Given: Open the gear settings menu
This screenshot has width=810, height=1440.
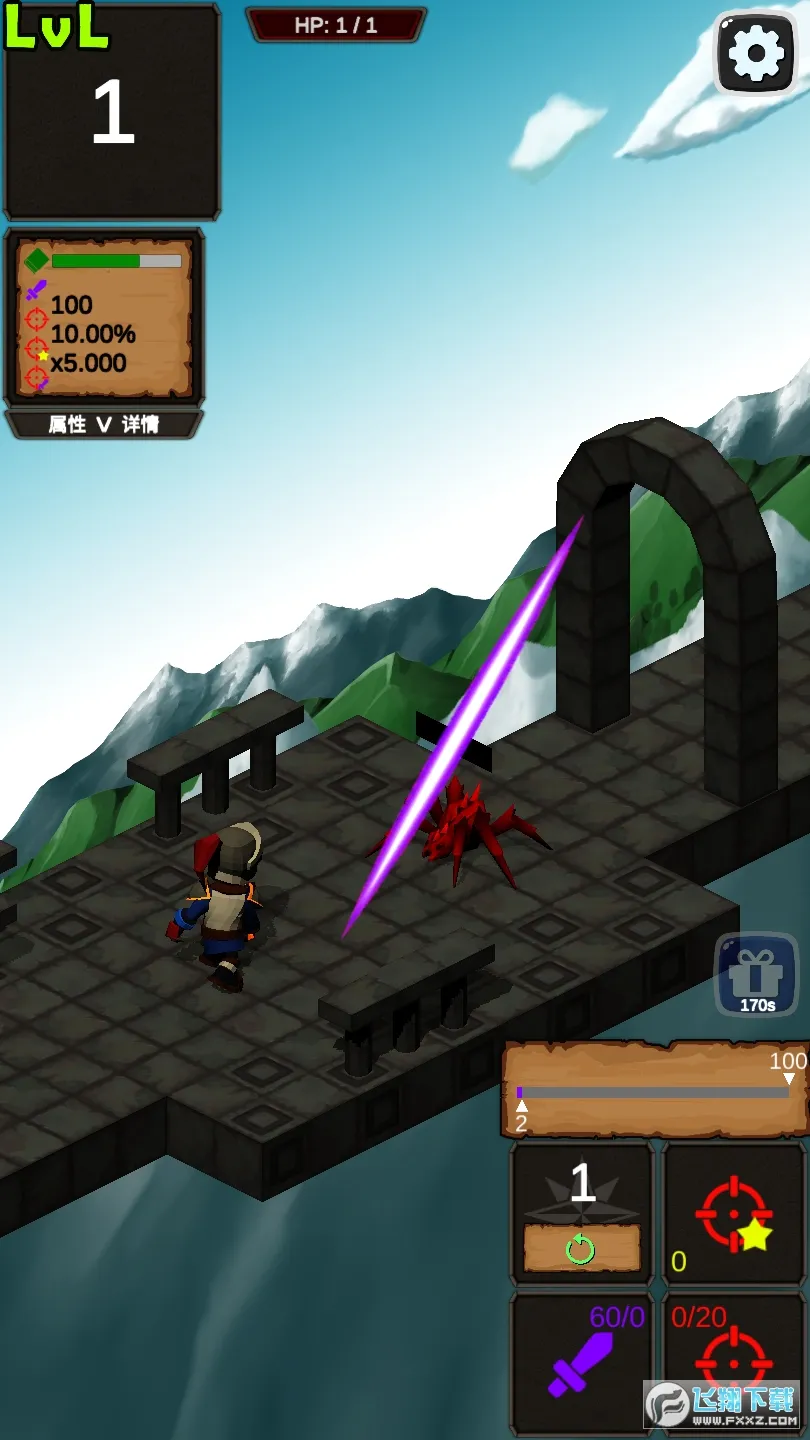Looking at the screenshot, I should coord(756,54).
